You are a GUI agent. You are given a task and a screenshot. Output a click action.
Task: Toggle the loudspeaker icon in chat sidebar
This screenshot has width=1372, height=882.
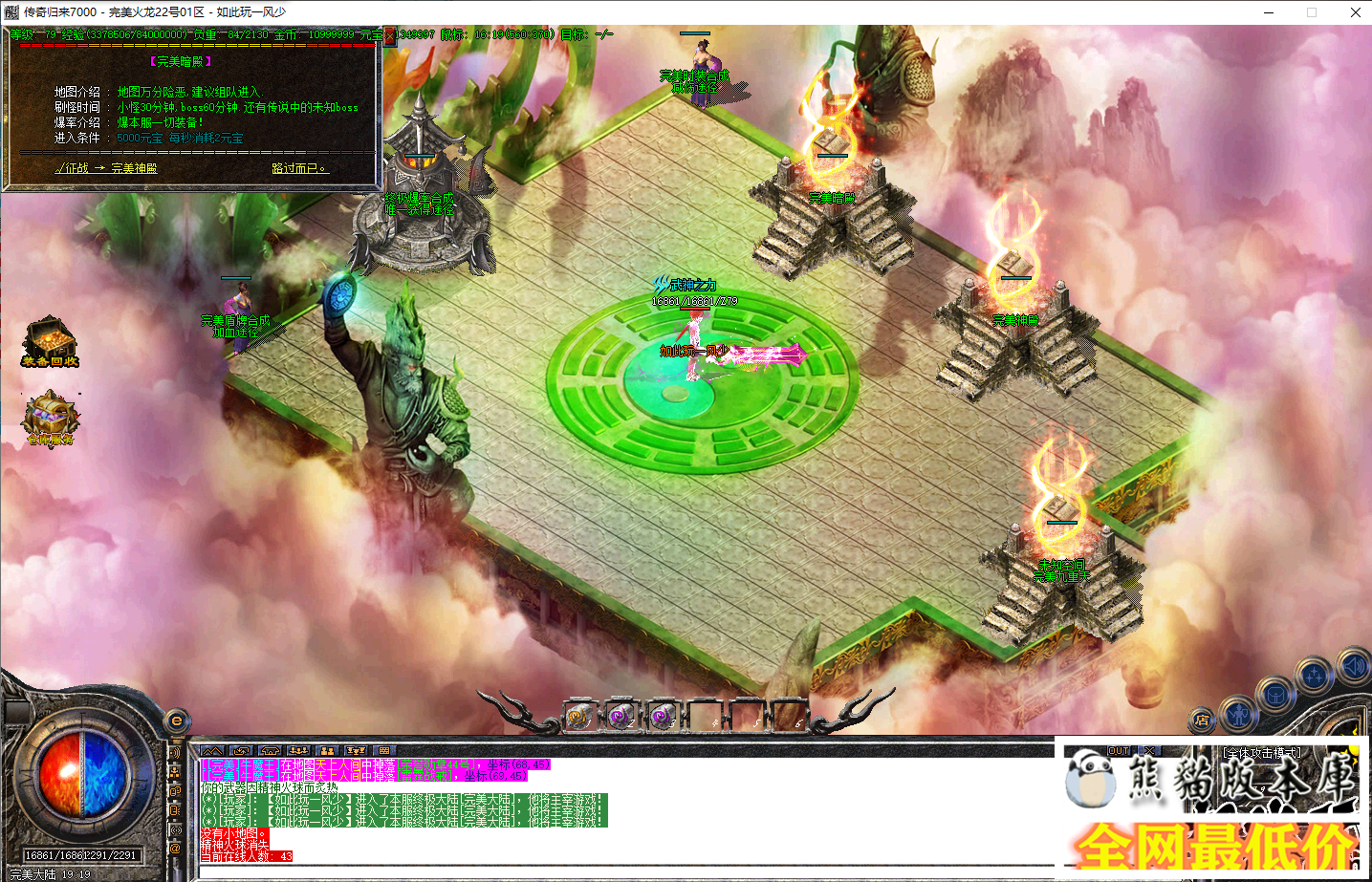[175, 752]
